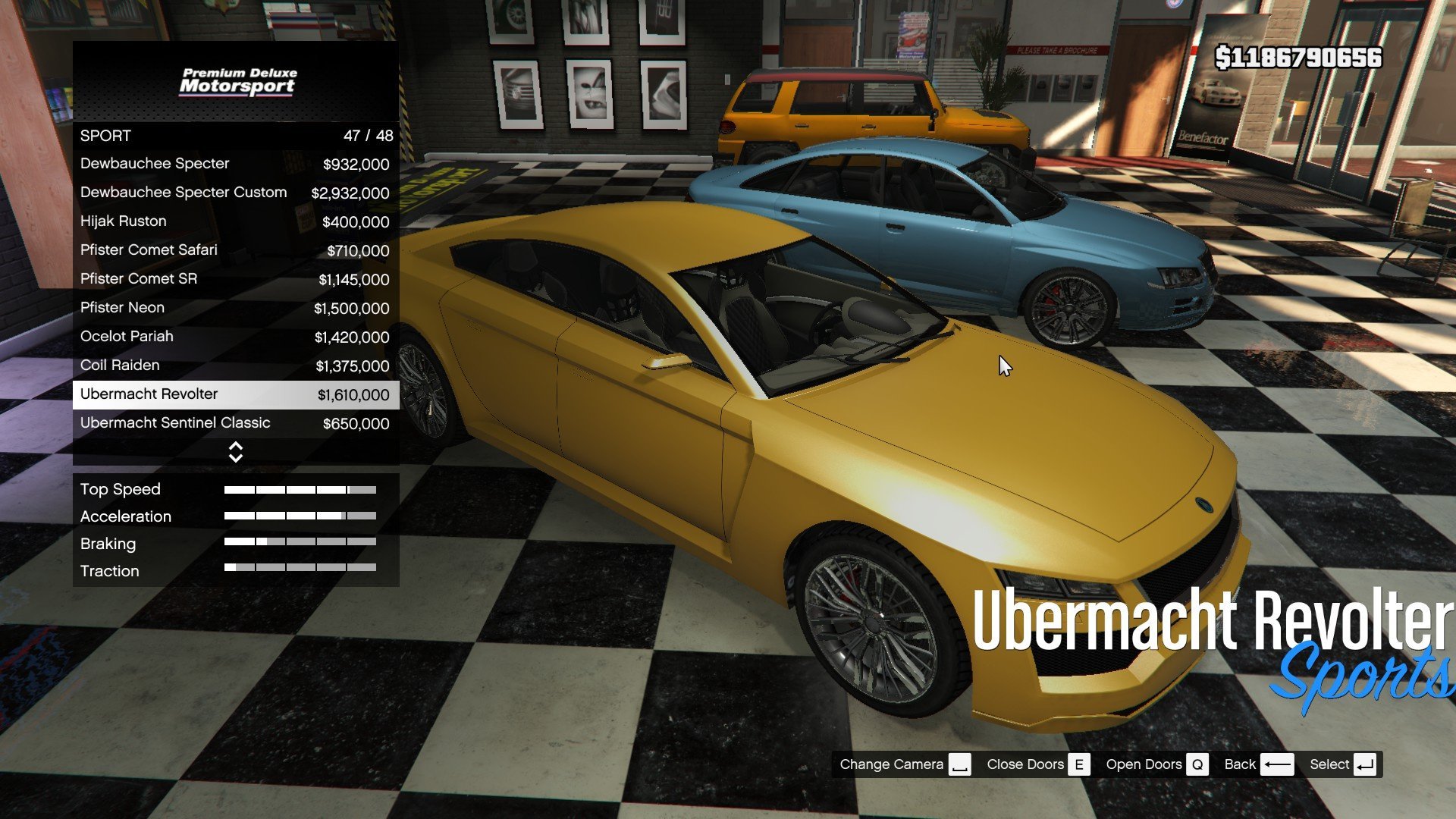1456x819 pixels.
Task: Click the highlighted Ubermacht Revolter row
Action: point(235,394)
